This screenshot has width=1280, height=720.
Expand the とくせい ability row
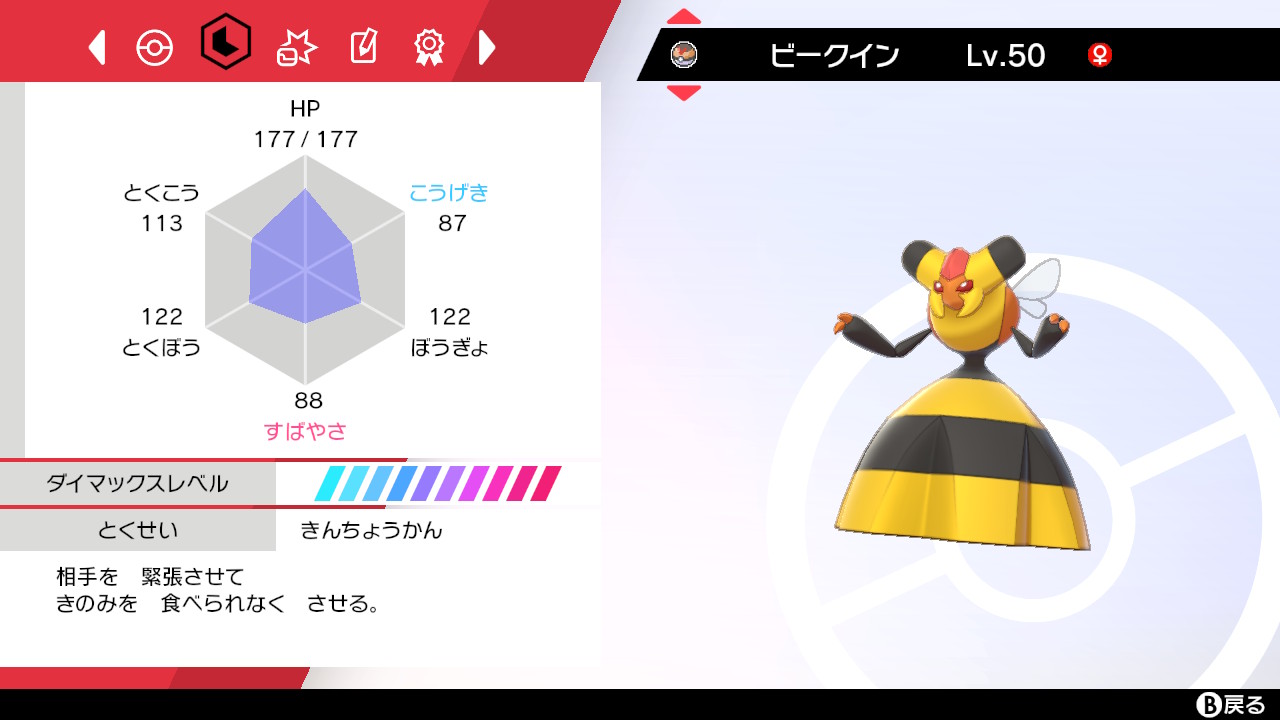click(x=137, y=531)
